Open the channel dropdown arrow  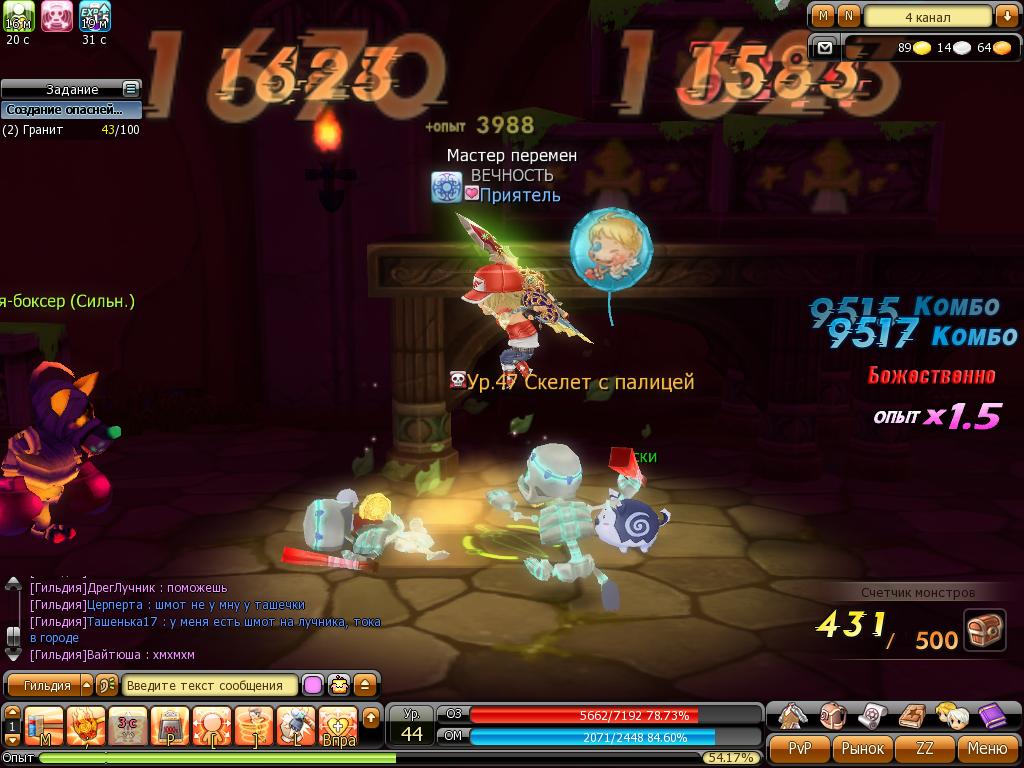click(1005, 16)
